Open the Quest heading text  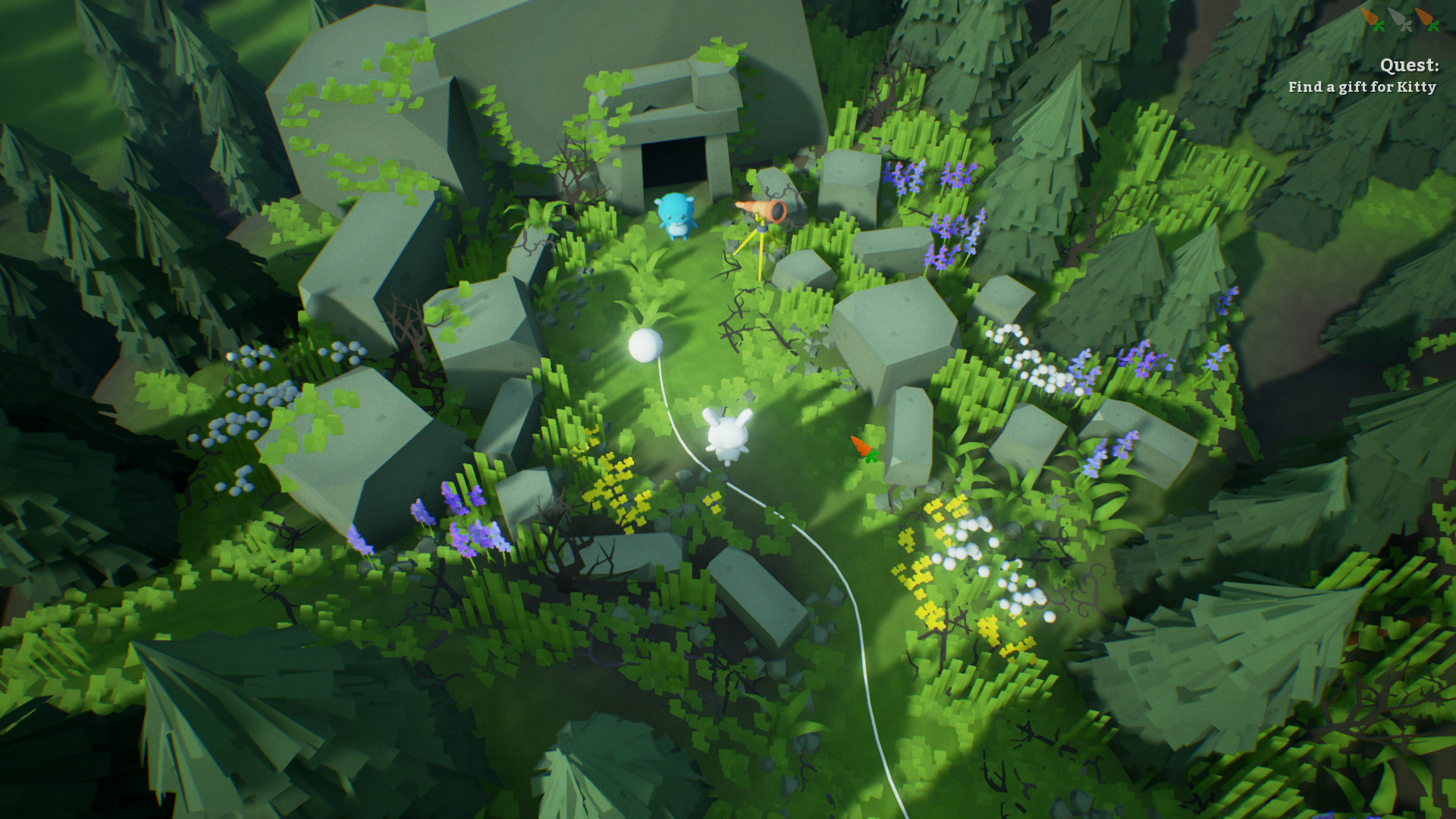click(x=1410, y=66)
